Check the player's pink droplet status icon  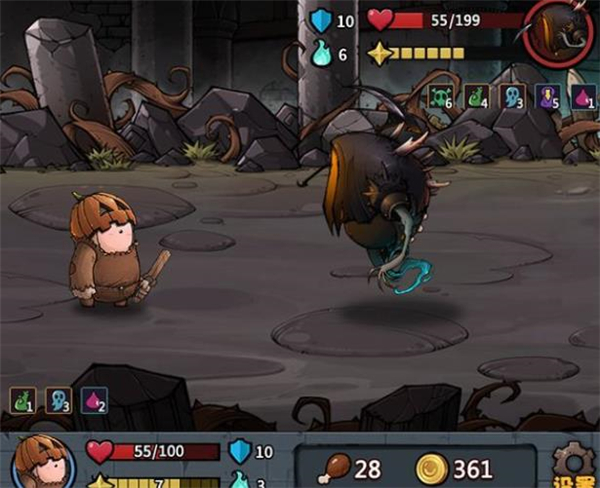(x=93, y=401)
